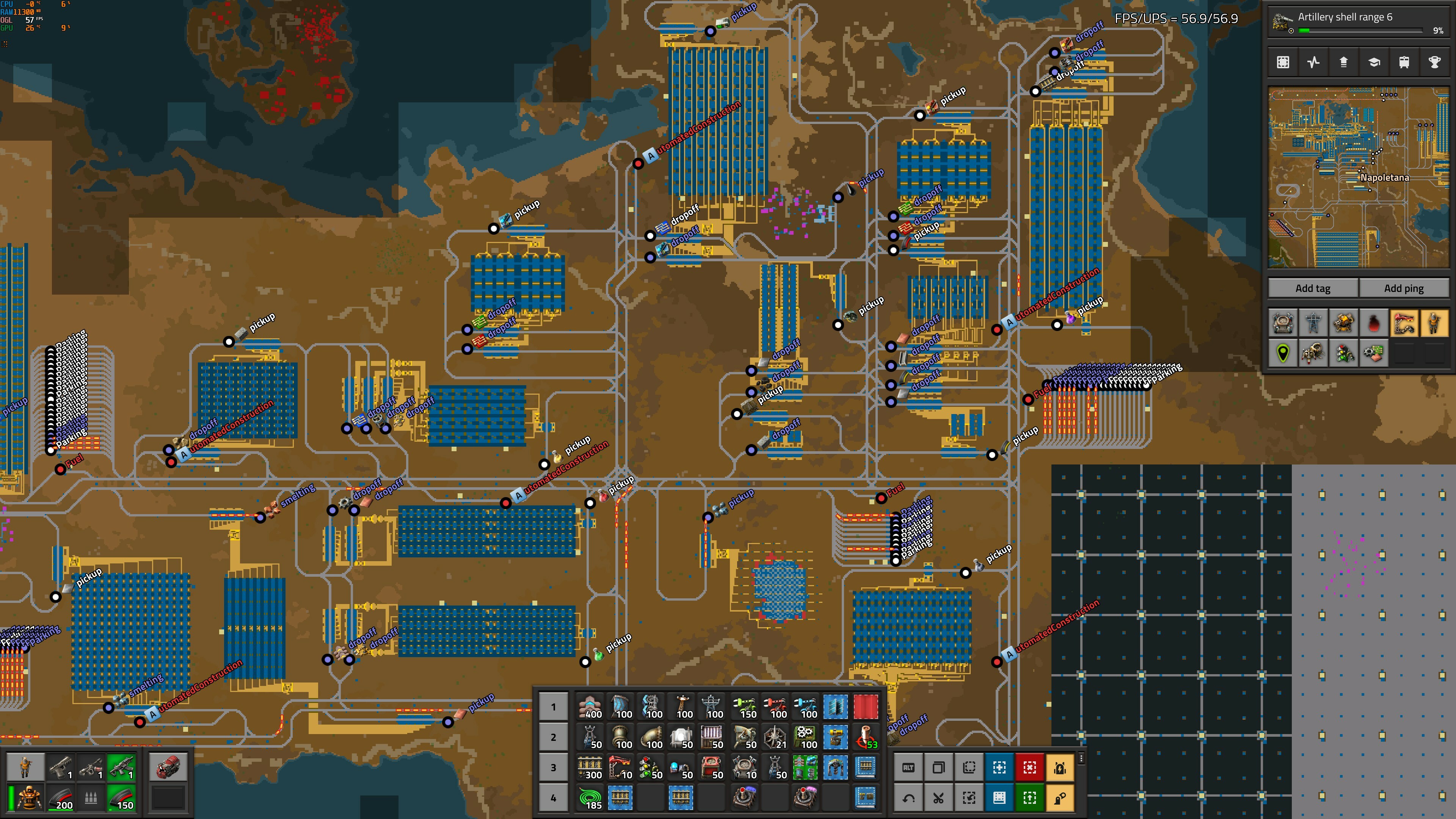Screen dimensions: 1456x819
Task: Activate the scissors cut tool
Action: point(938,798)
